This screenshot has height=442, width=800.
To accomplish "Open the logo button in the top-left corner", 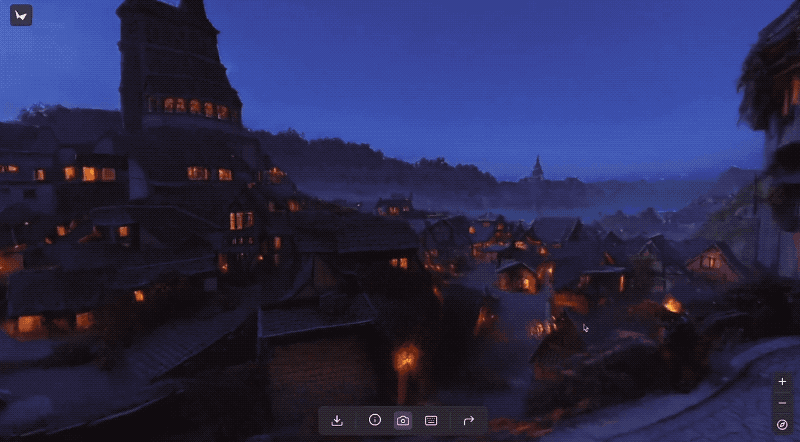I will coord(21,15).
